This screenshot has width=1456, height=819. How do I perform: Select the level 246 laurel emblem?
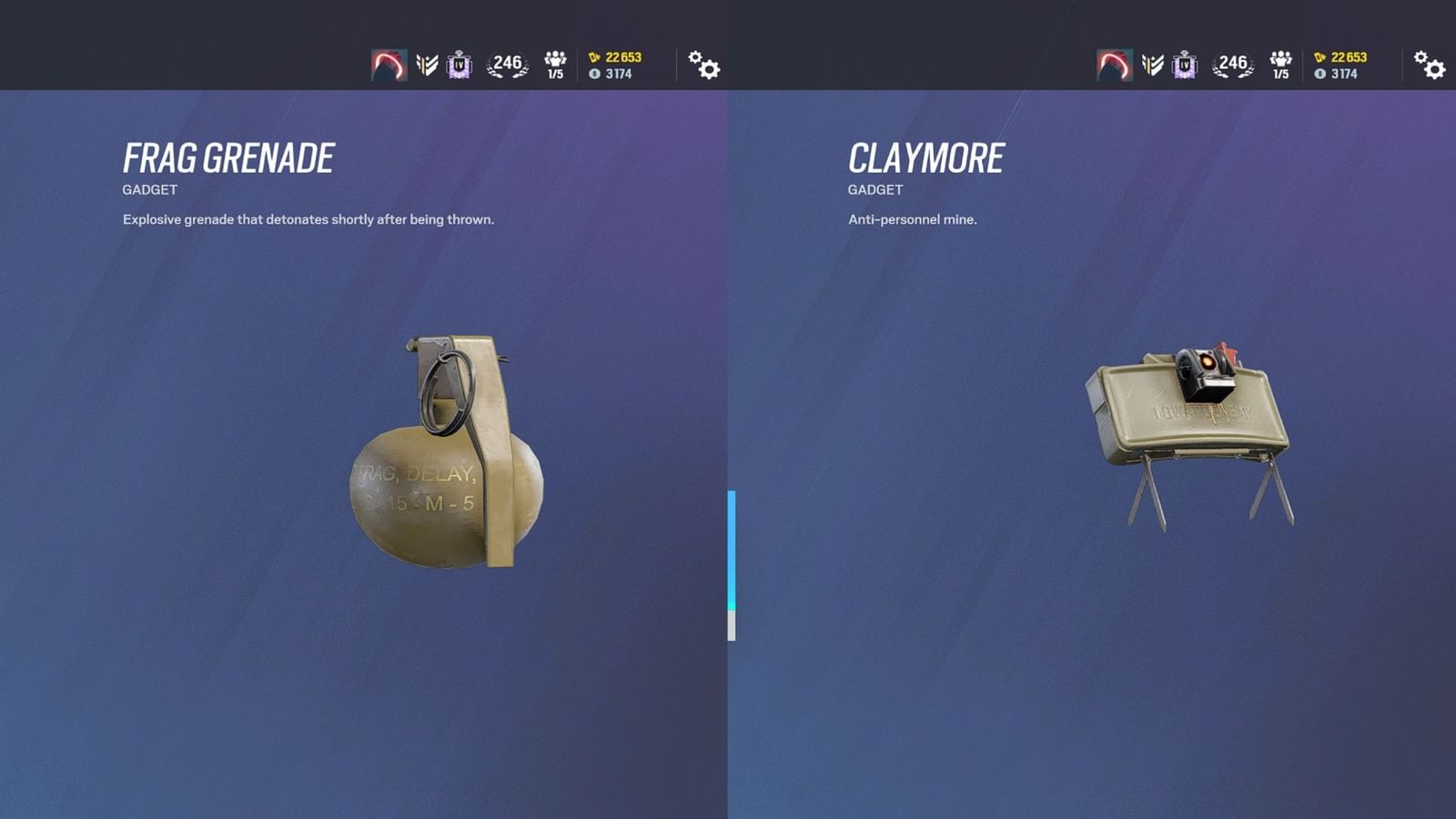(x=506, y=64)
